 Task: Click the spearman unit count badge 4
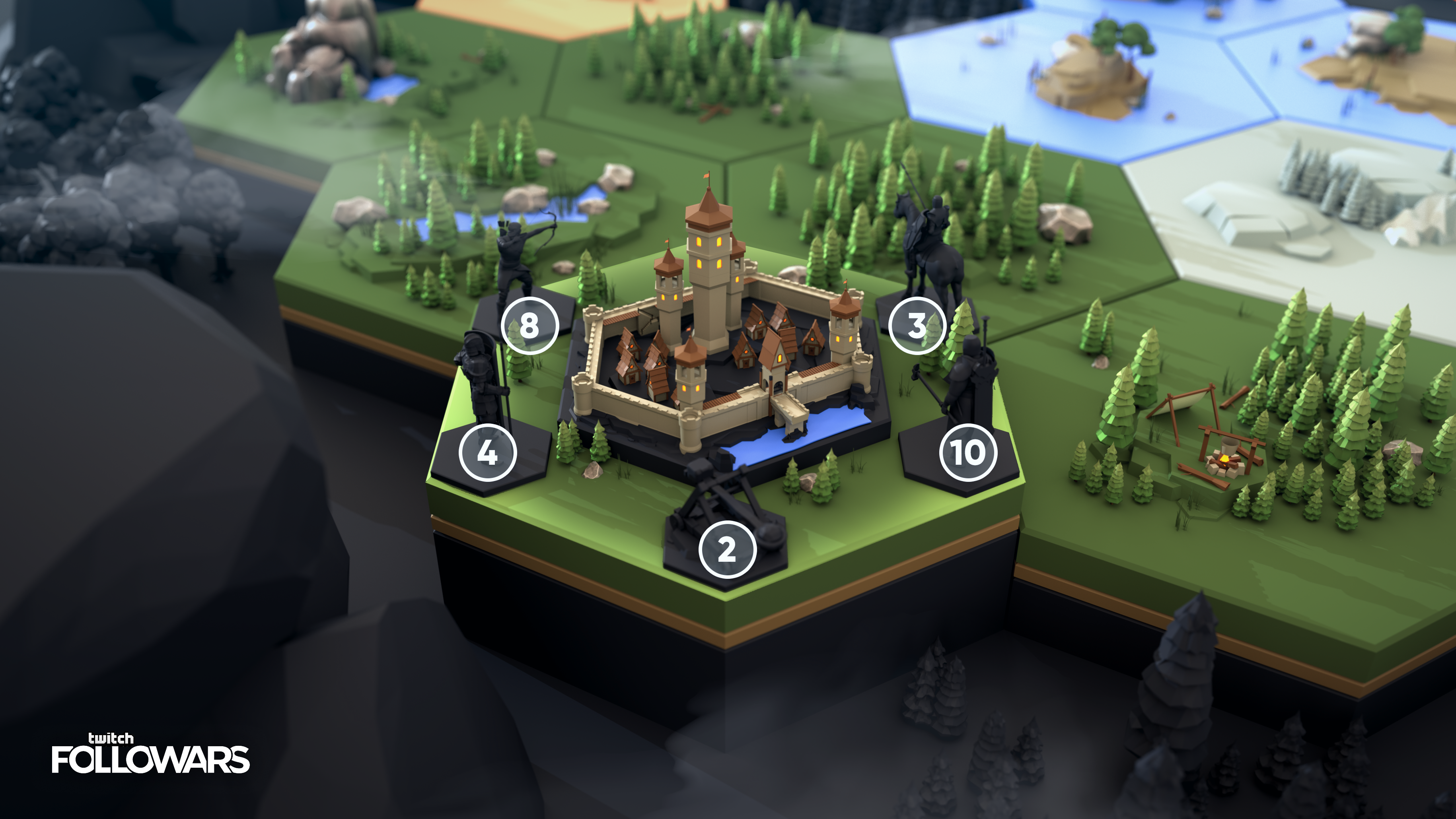coord(487,452)
